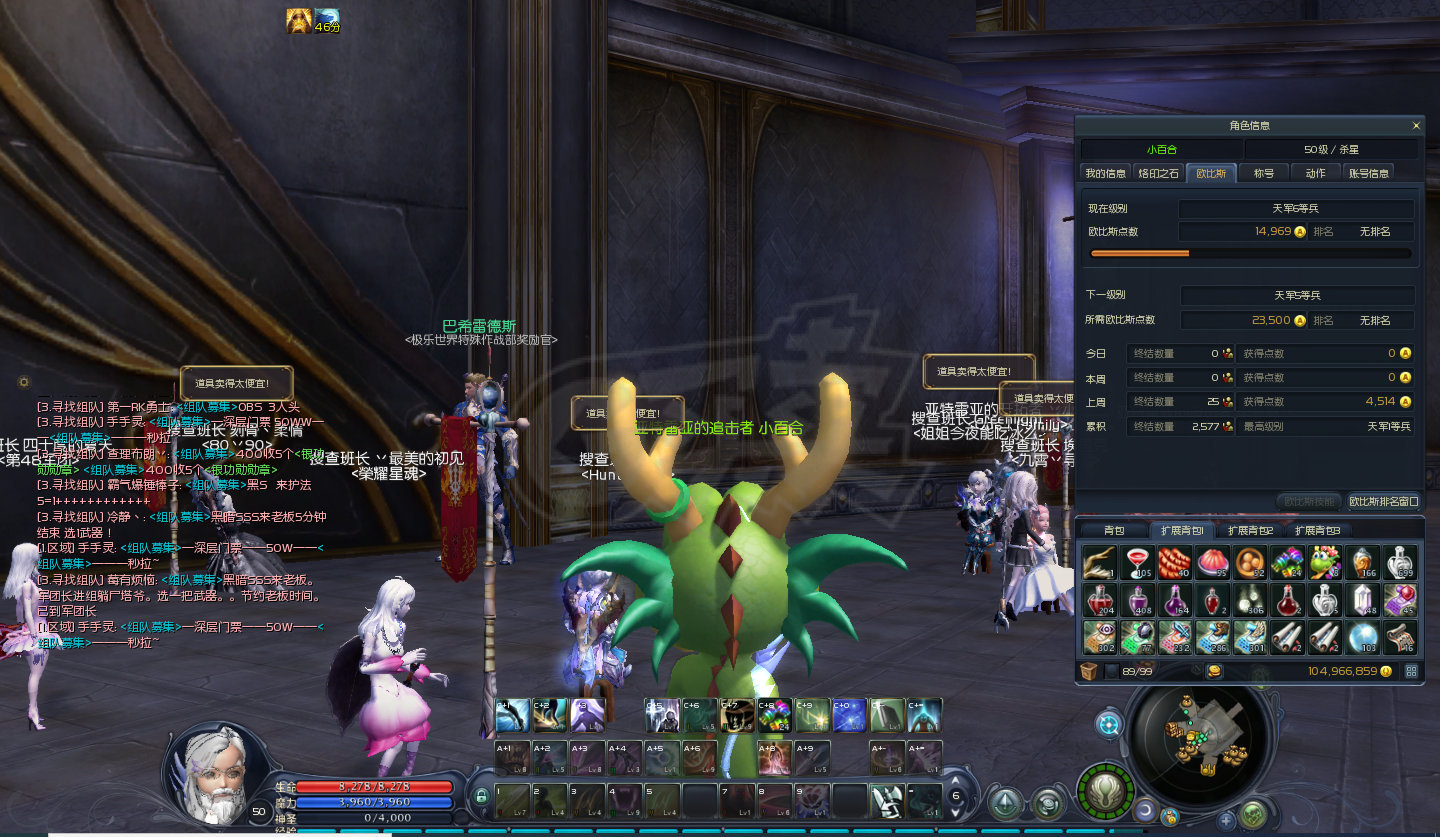Open the 扩展背包3 inventory tab
Screen dimensions: 1440x837
[1317, 530]
